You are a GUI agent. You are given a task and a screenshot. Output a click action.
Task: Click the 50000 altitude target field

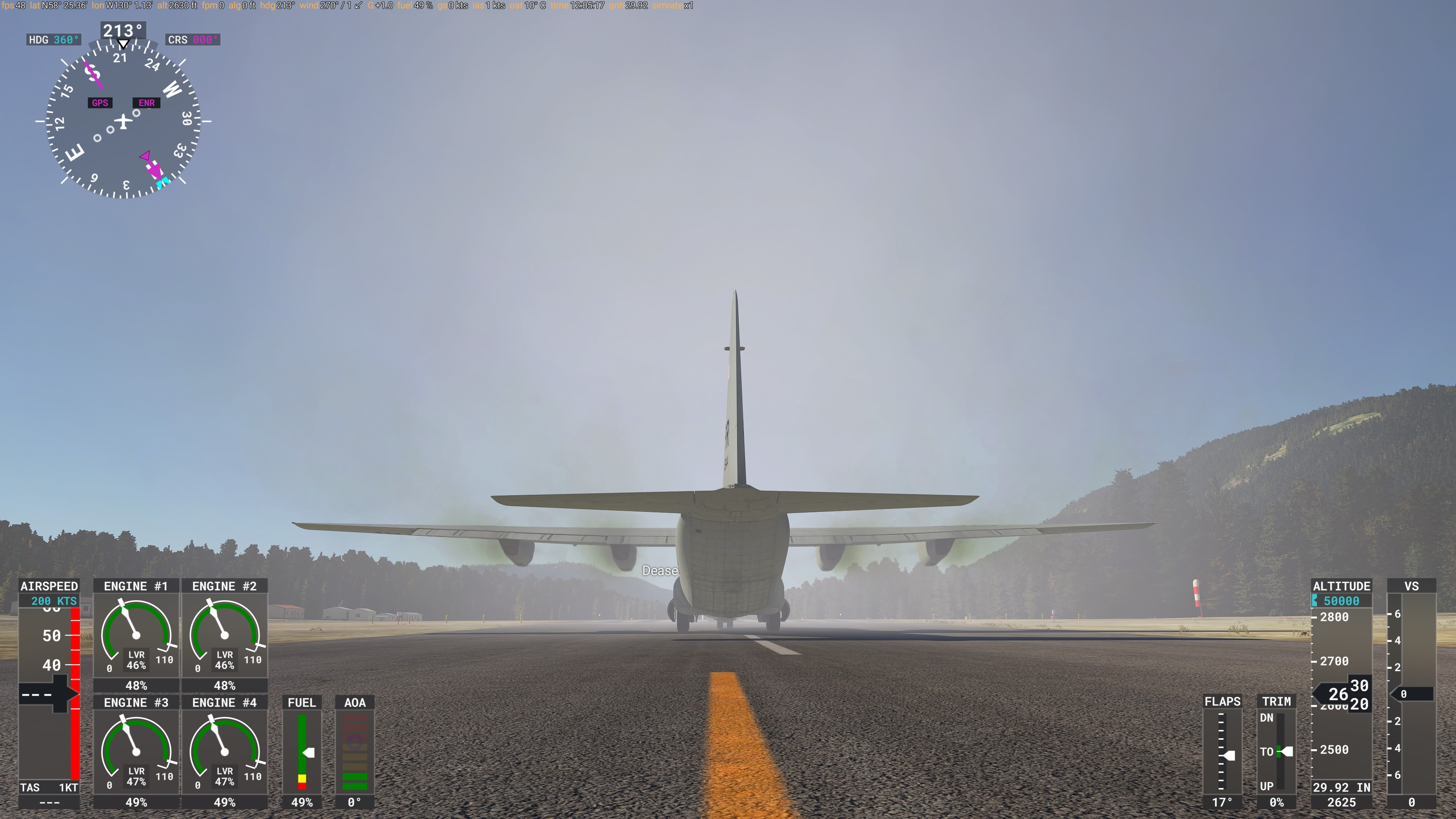point(1341,601)
